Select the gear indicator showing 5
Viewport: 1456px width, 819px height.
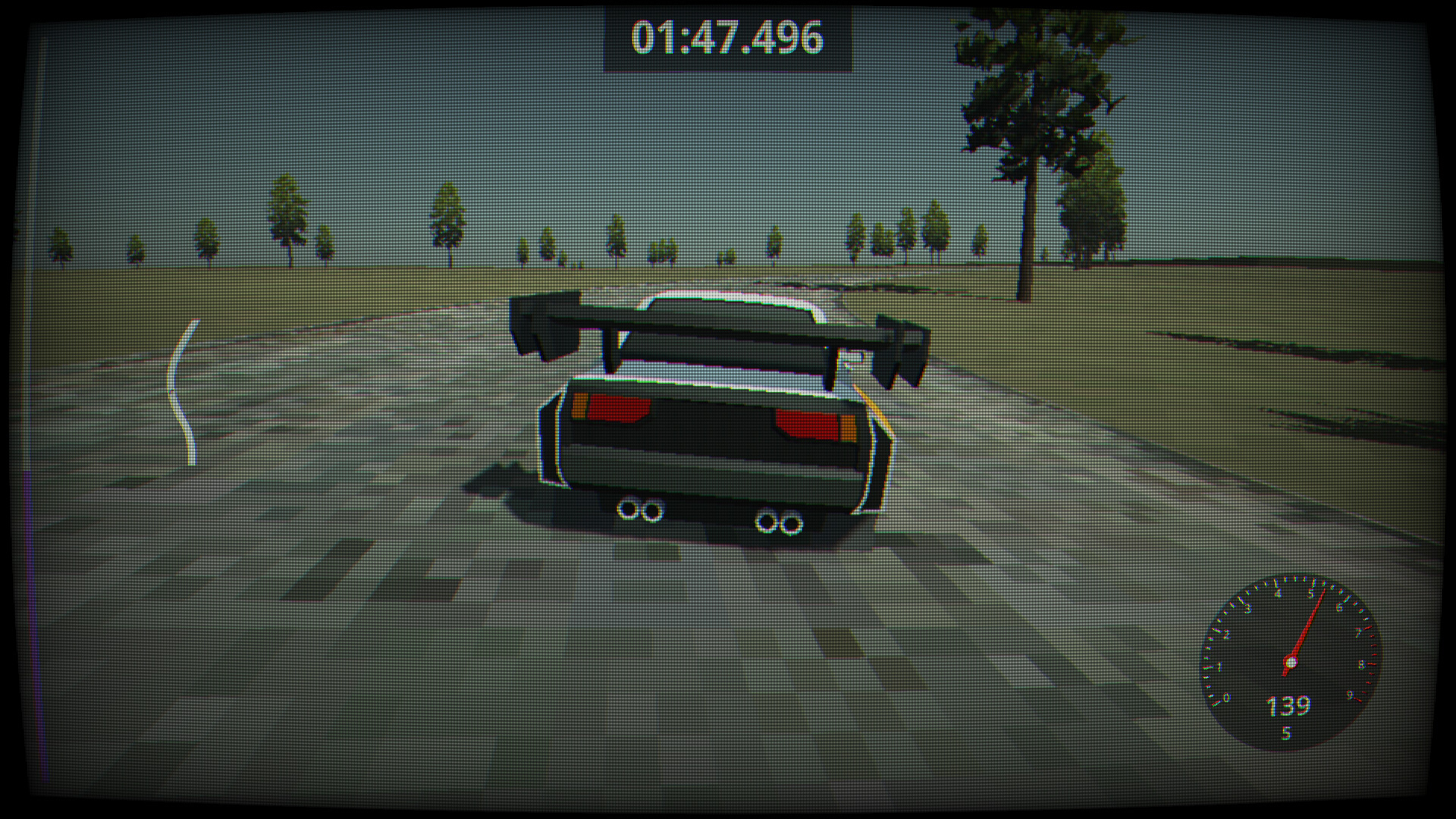coord(1286,733)
